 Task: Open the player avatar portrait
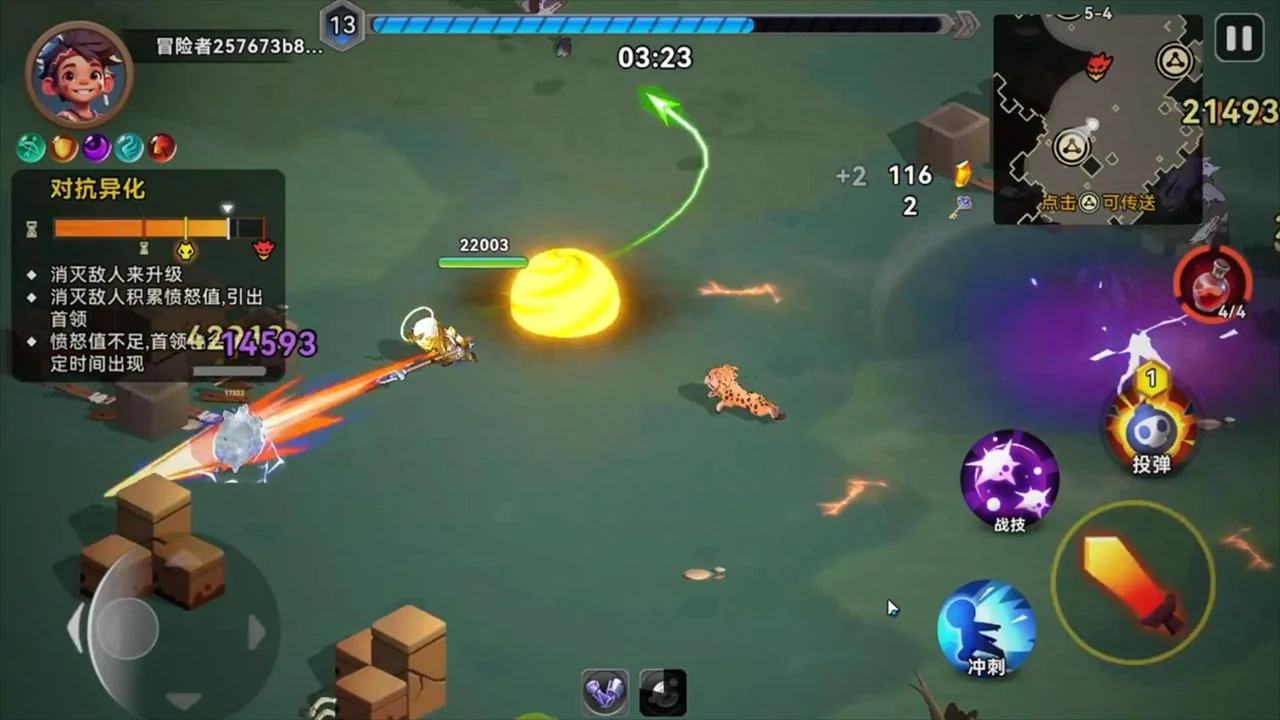click(x=79, y=75)
